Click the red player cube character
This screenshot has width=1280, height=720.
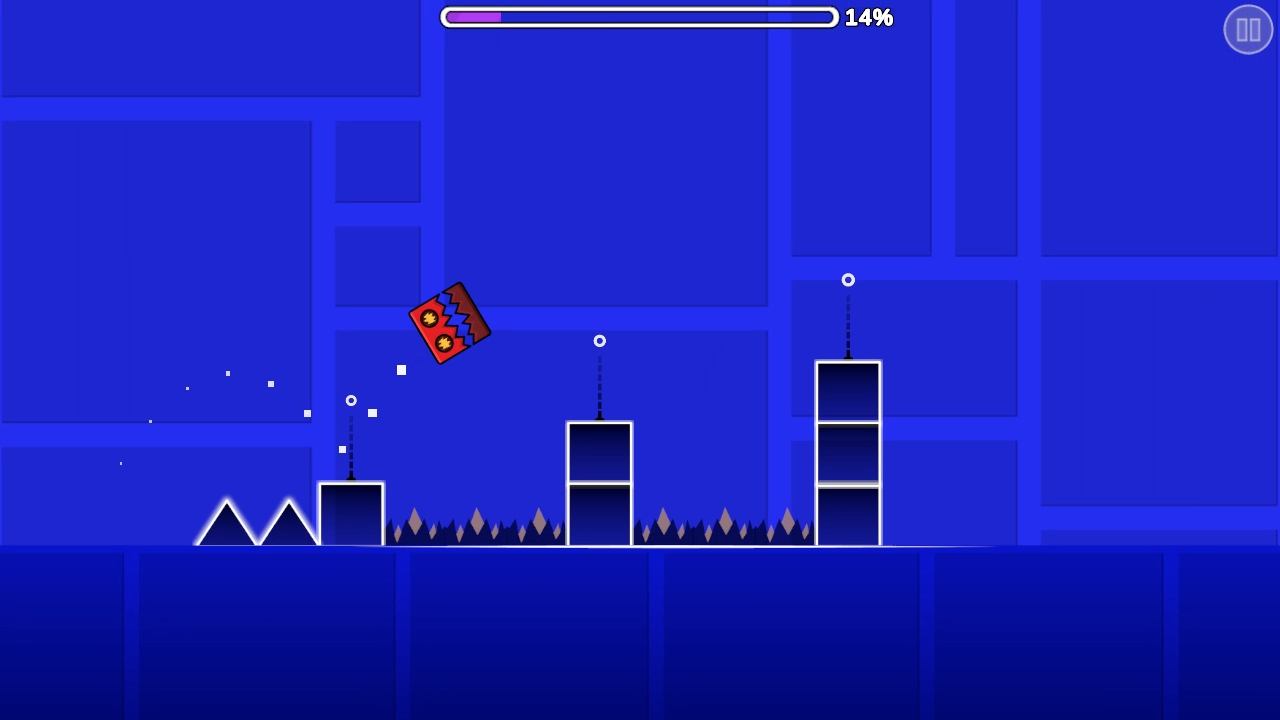[449, 322]
